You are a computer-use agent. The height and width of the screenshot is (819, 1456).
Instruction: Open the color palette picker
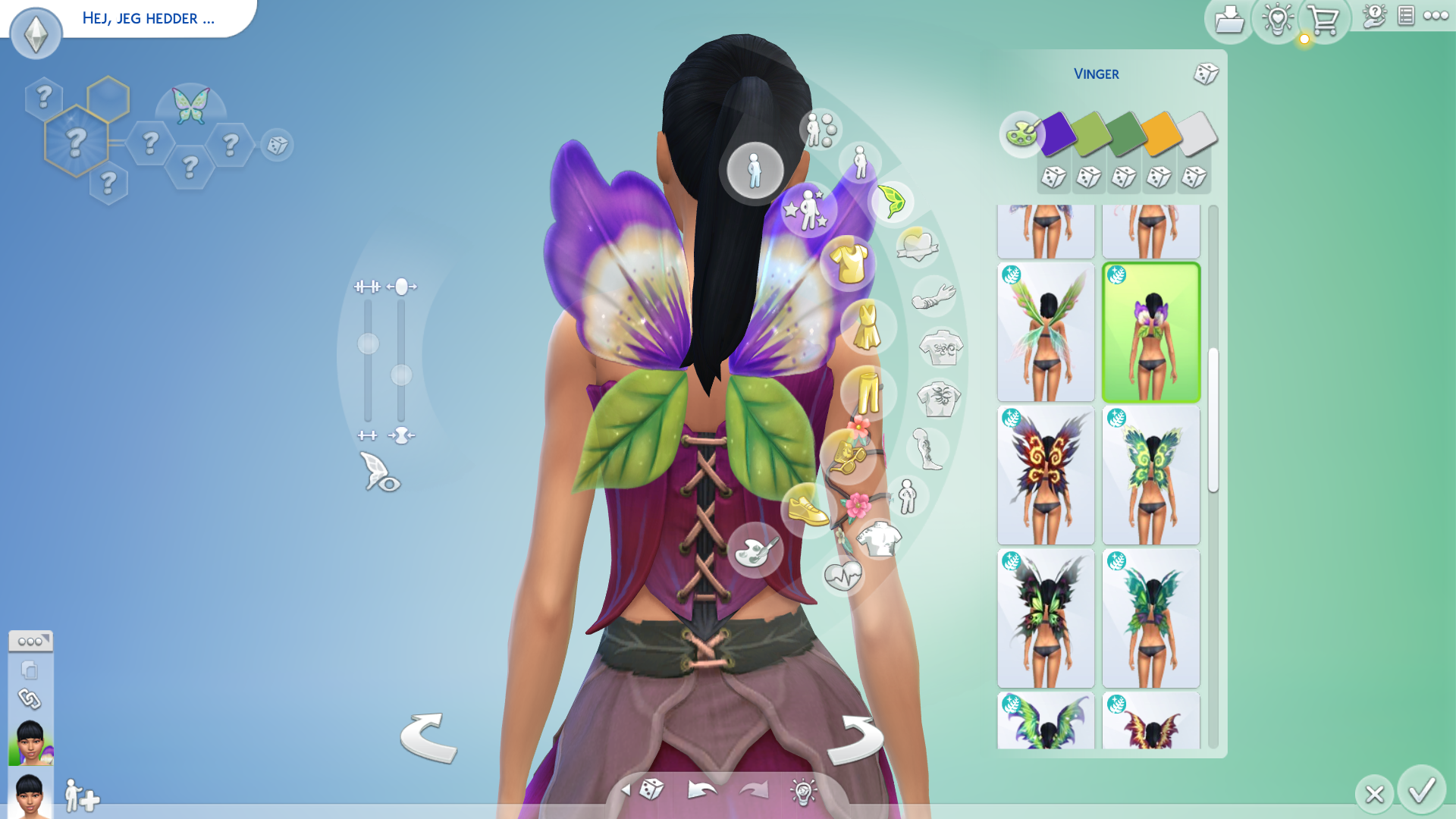pos(1021,134)
